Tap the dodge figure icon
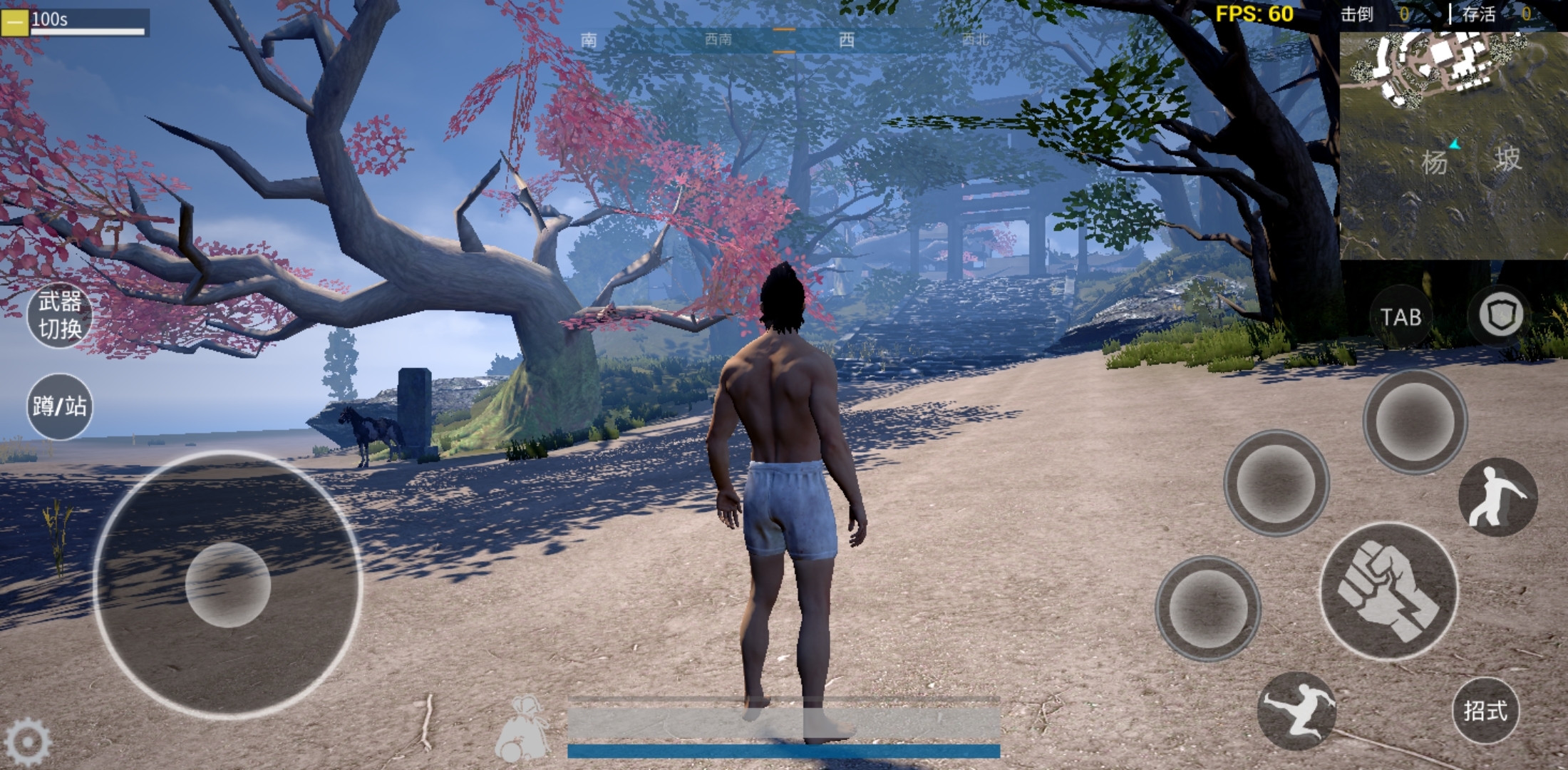This screenshot has width=1568, height=770. (1497, 497)
